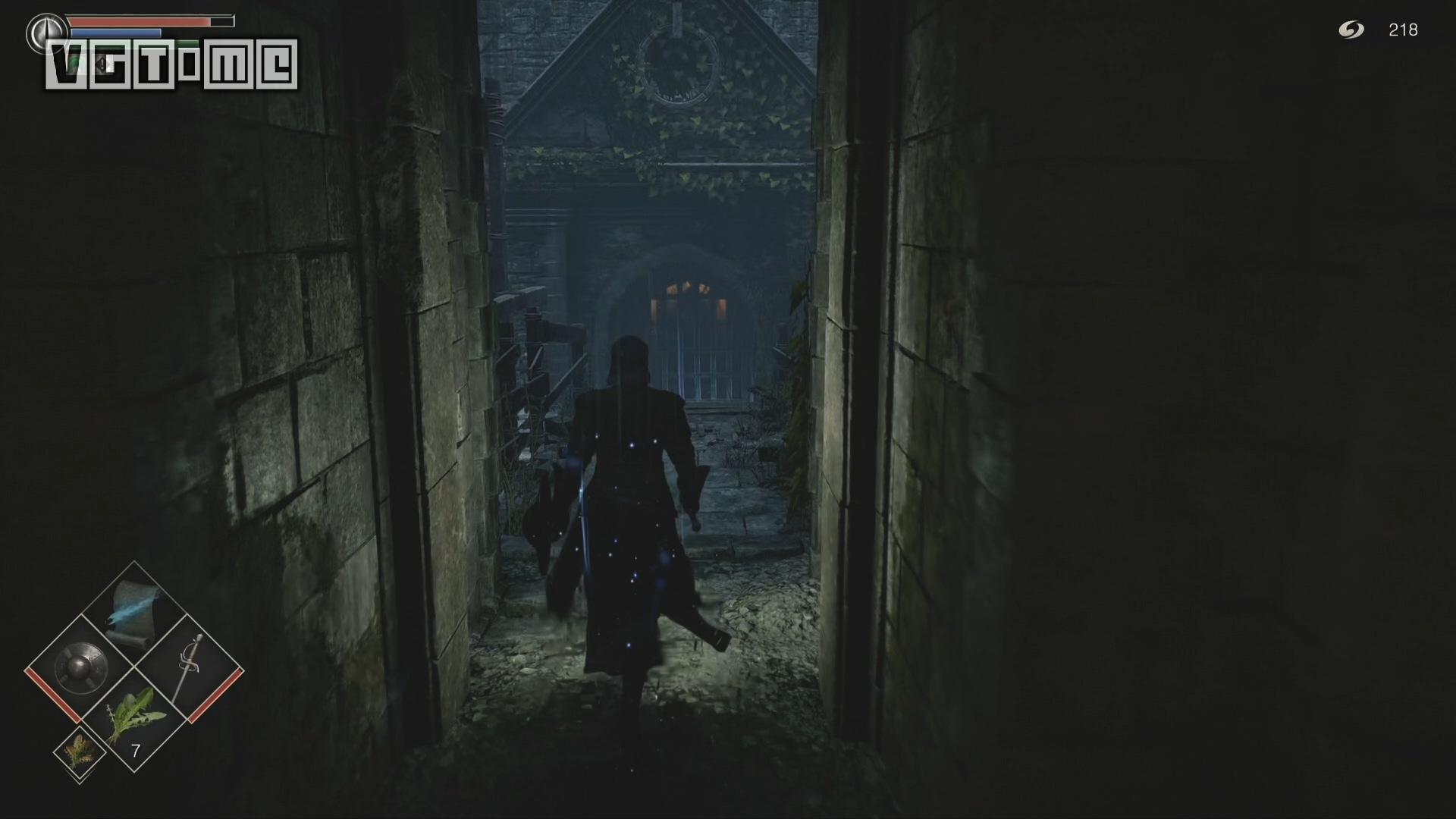Select the buckler shield in the equipment diamond
This screenshot has width=1456, height=819.
(x=81, y=666)
